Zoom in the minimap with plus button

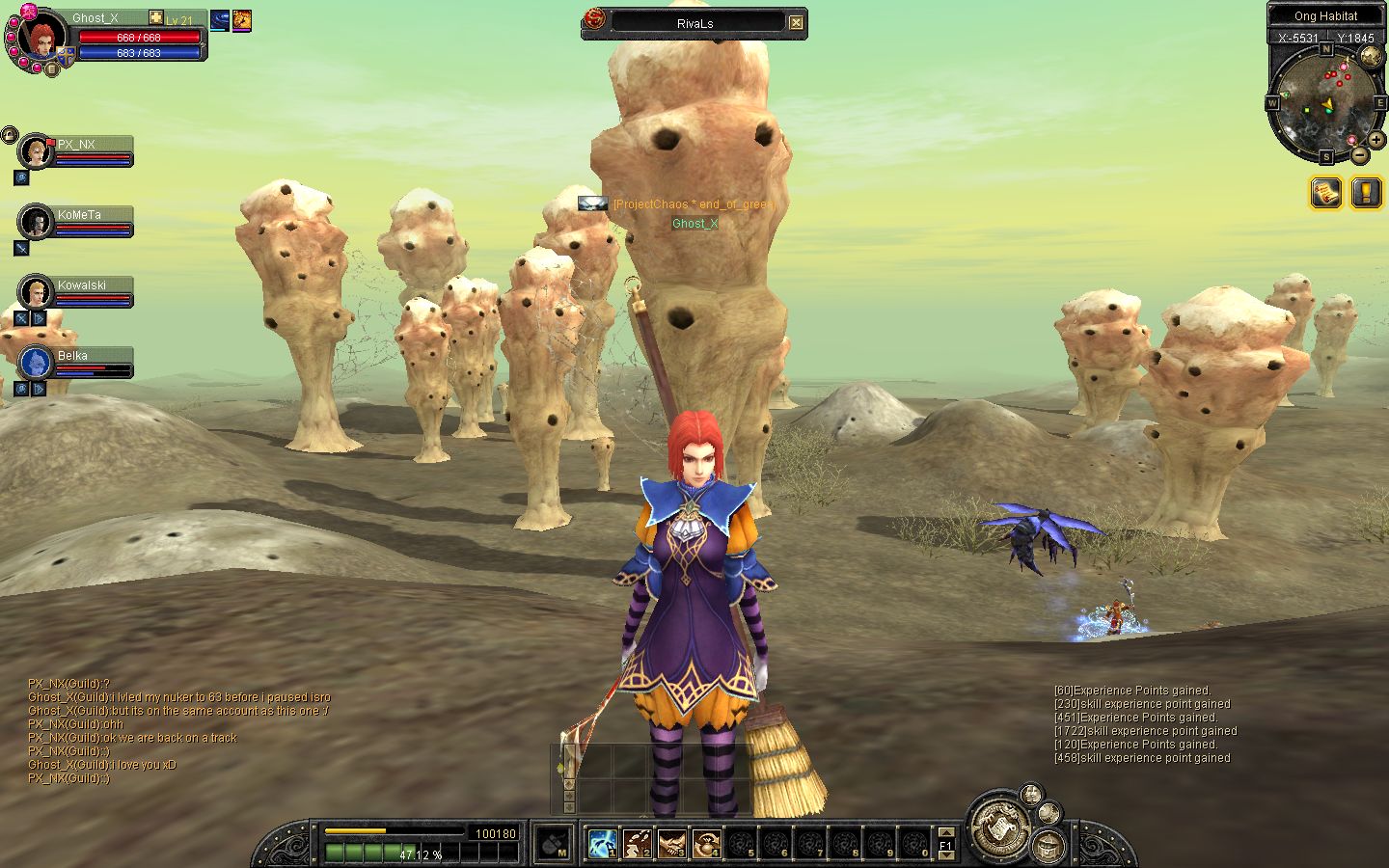tap(1376, 140)
